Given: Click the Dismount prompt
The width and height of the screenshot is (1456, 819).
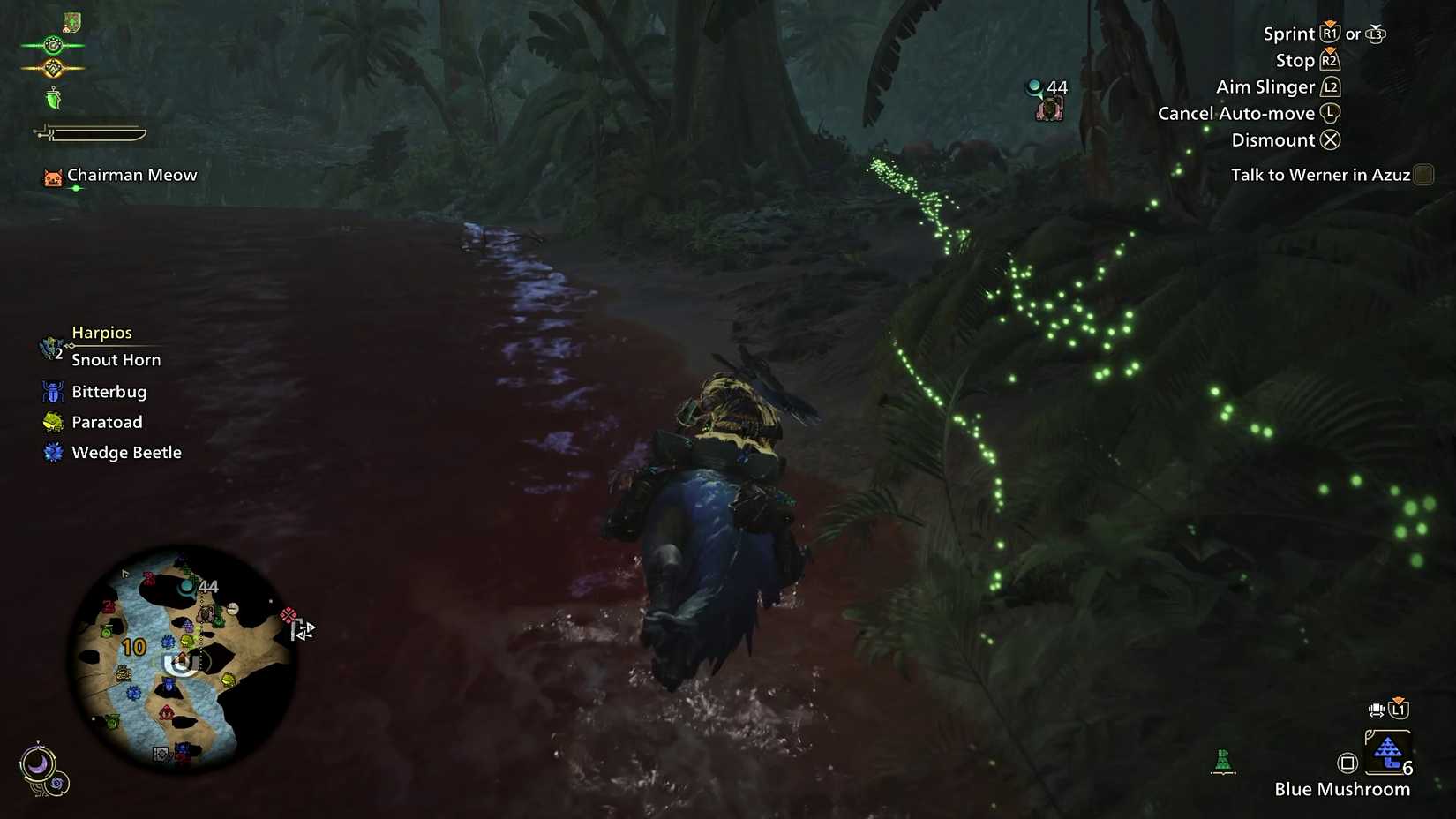Looking at the screenshot, I should pos(1284,139).
